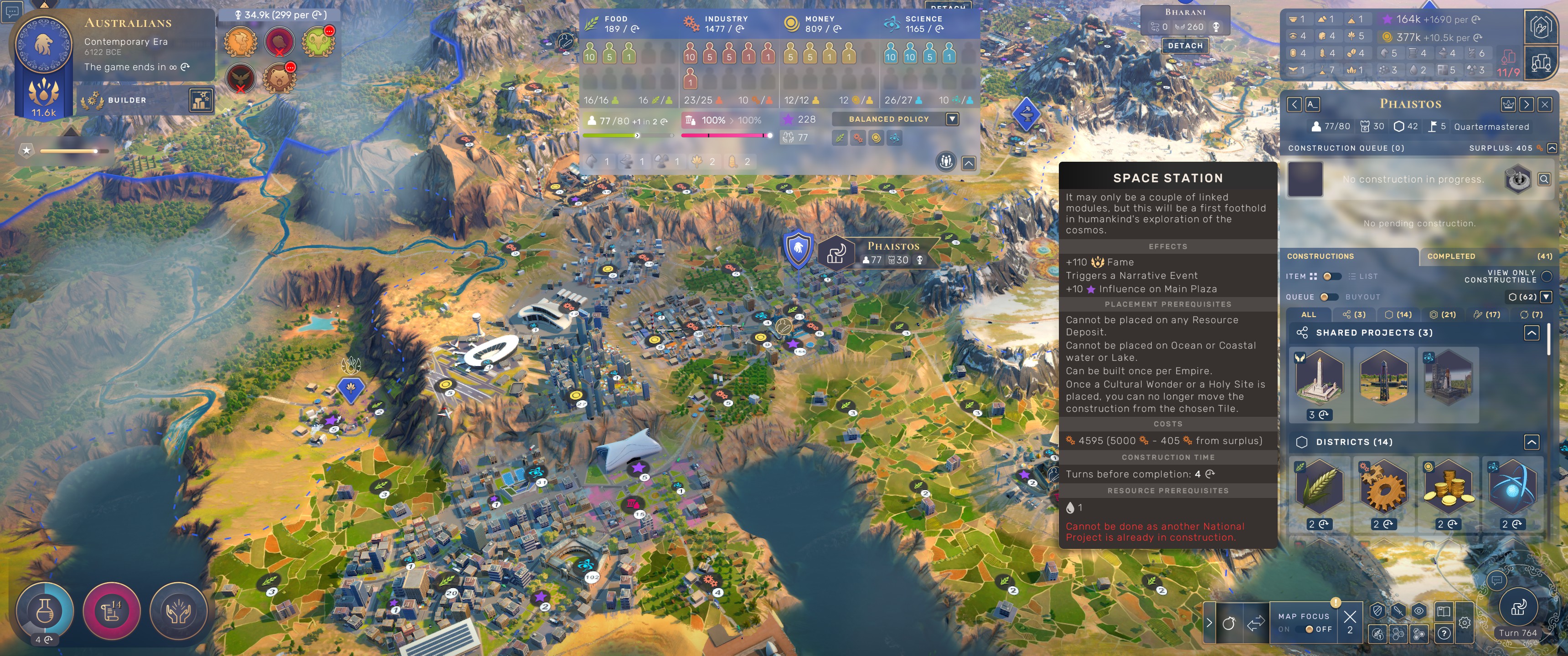1568x656 pixels.
Task: Open game settings gear icon
Action: pos(1465,623)
